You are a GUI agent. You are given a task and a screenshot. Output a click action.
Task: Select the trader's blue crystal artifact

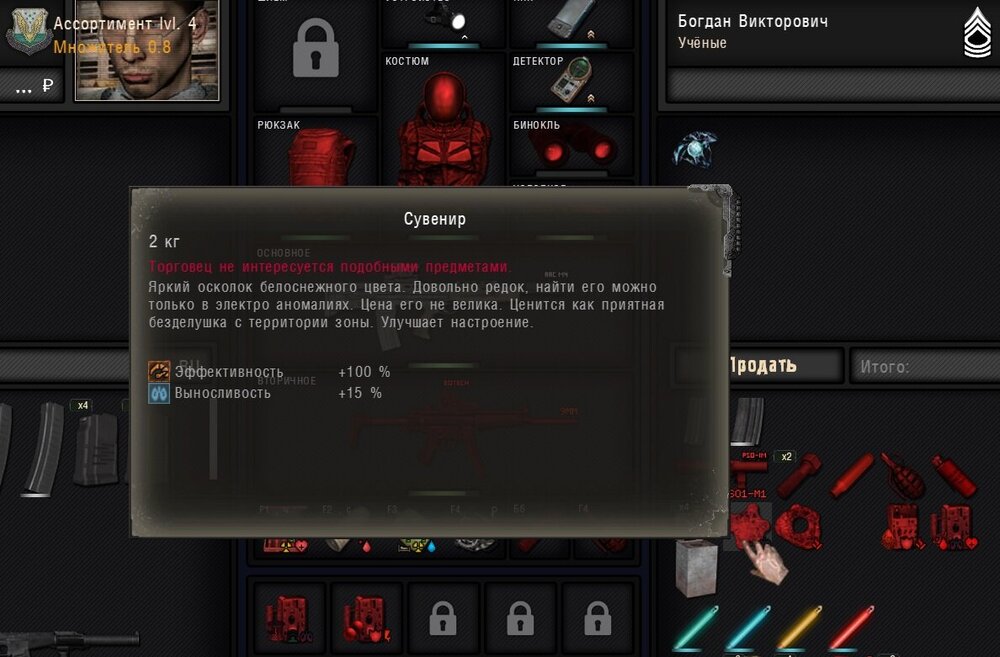(693, 149)
